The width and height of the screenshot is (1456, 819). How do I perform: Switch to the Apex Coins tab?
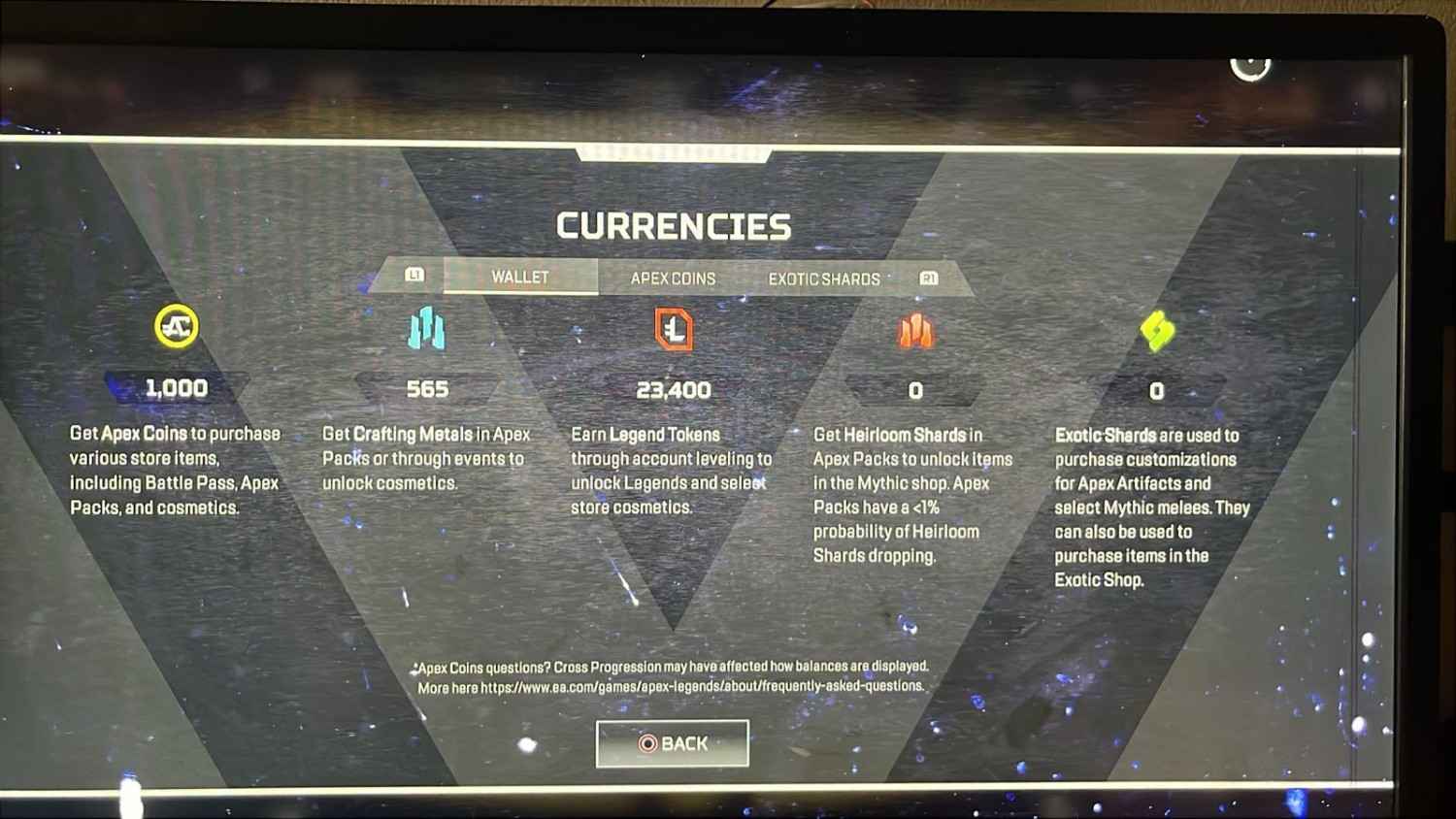click(x=673, y=278)
